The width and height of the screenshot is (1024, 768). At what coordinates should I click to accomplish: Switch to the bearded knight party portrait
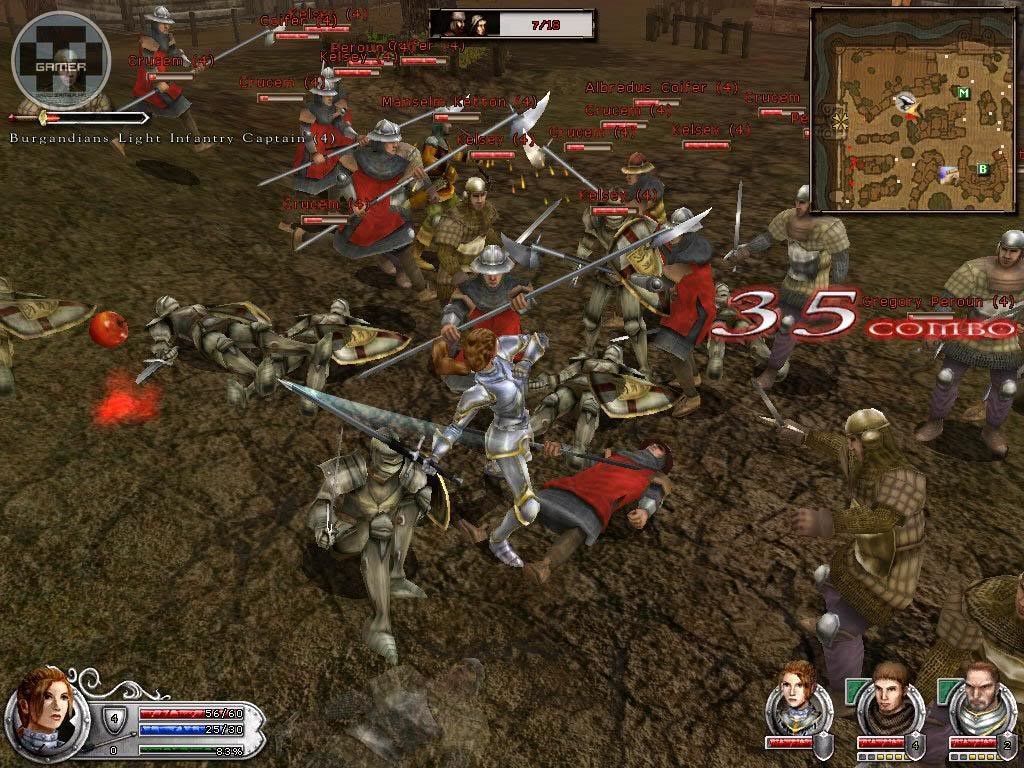(x=976, y=697)
